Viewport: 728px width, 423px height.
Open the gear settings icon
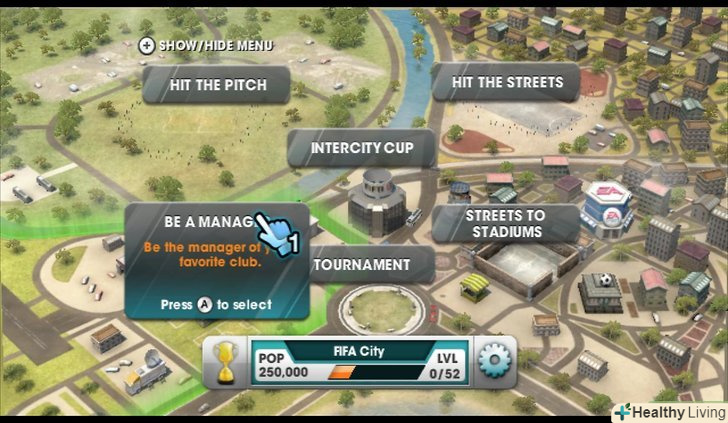(494, 363)
